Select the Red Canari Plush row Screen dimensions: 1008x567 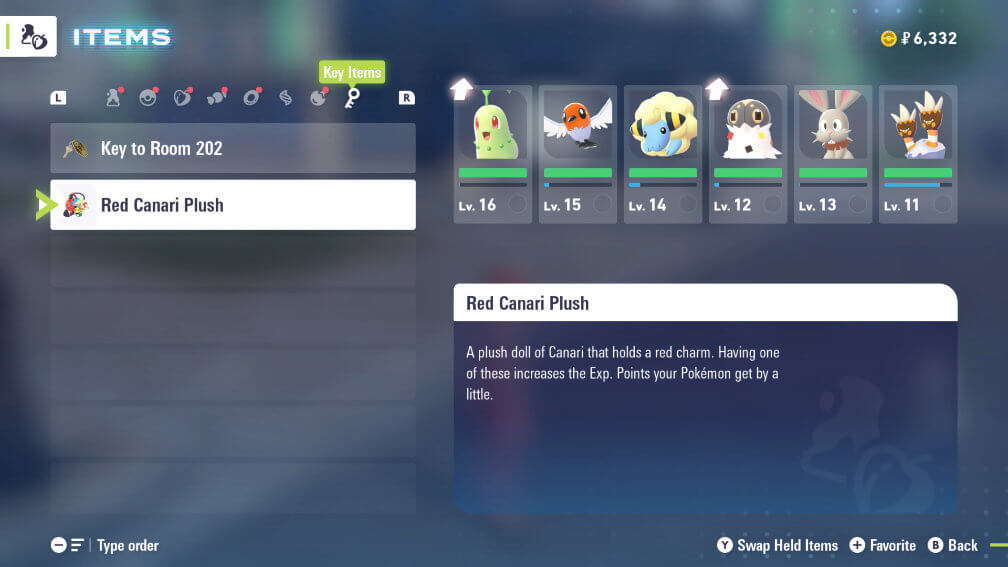233,205
